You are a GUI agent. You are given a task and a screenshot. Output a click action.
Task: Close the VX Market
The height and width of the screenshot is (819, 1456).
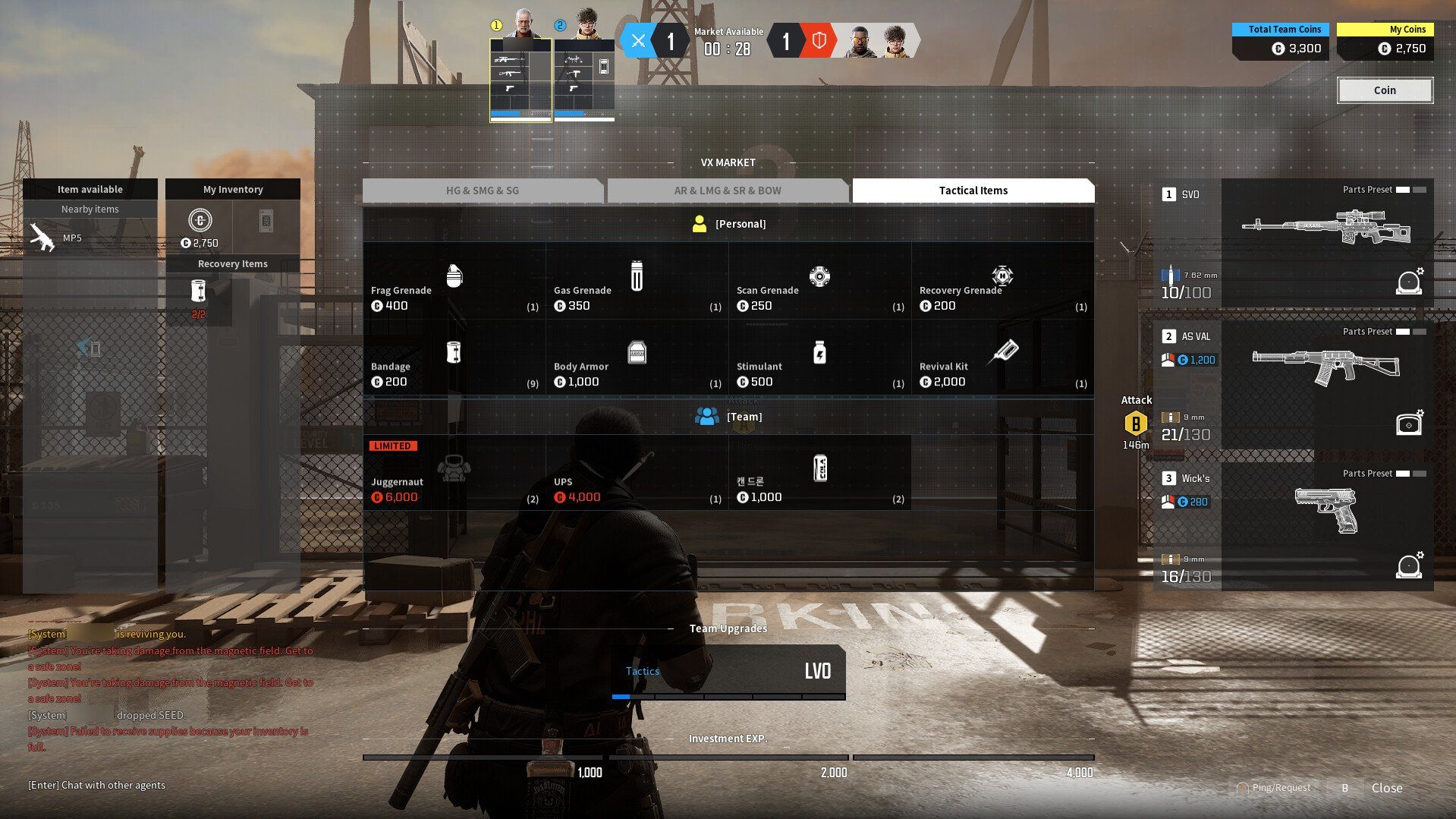(x=1386, y=788)
